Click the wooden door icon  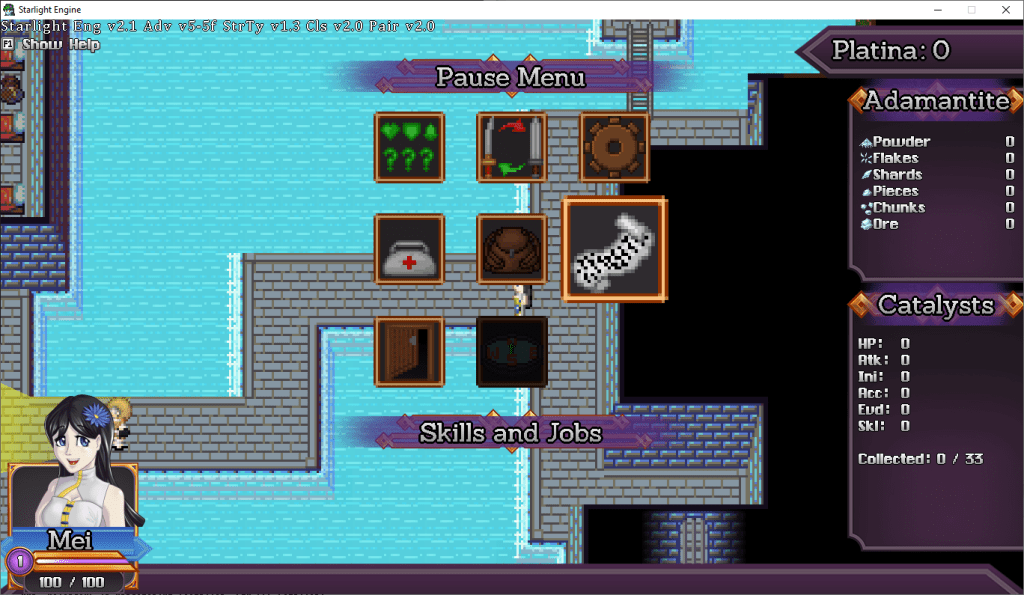tap(409, 352)
